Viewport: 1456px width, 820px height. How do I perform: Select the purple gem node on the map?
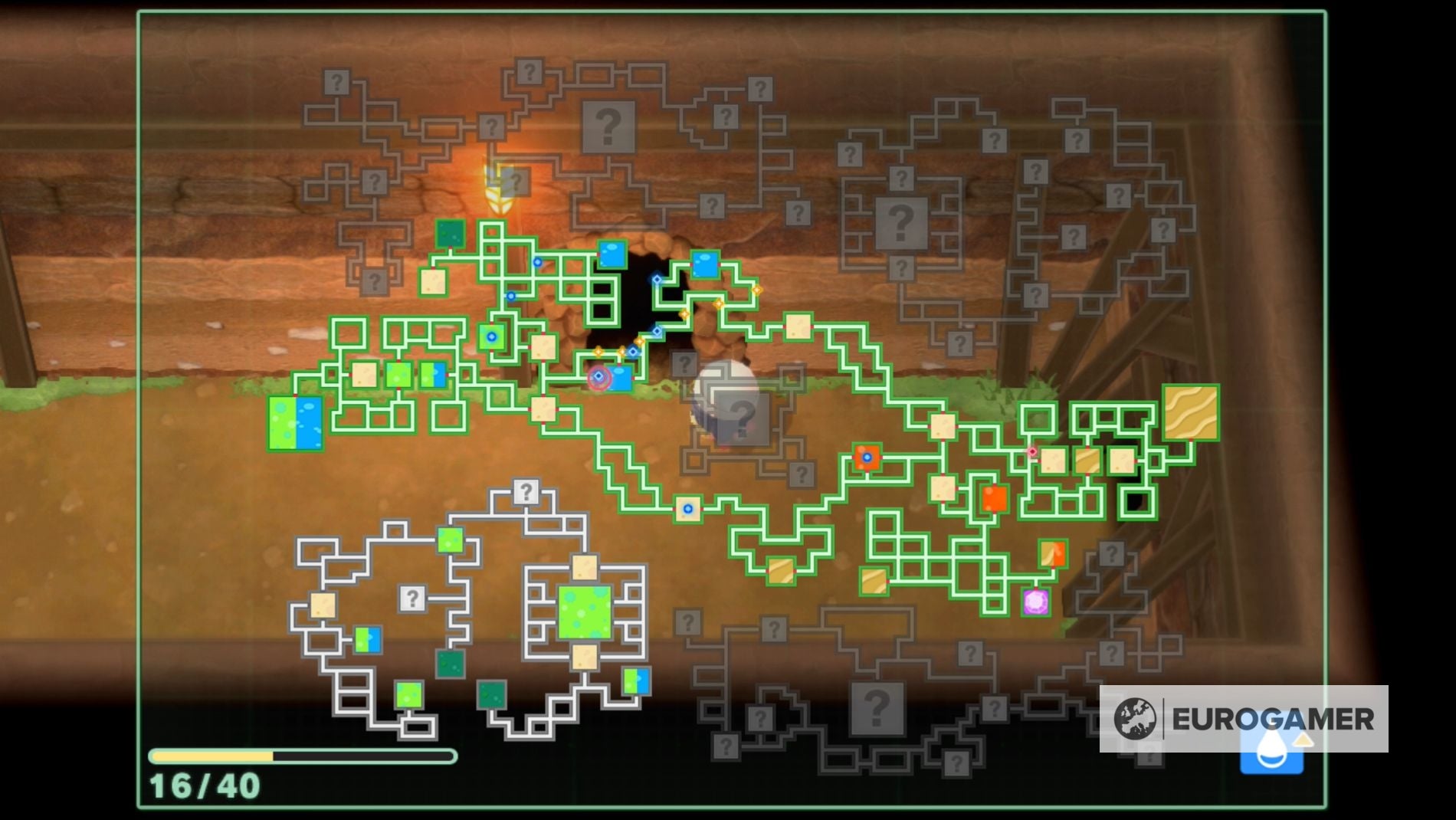pyautogui.click(x=1035, y=602)
